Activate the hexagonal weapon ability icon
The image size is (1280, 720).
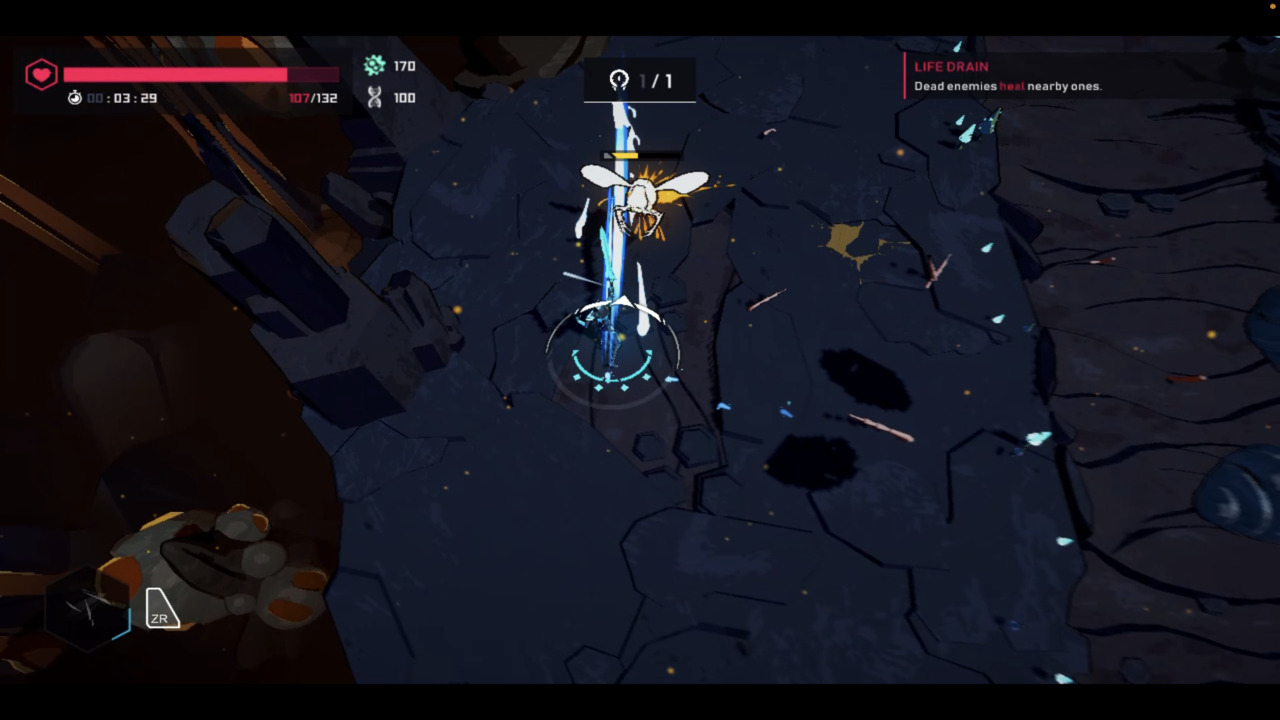pyautogui.click(x=88, y=608)
